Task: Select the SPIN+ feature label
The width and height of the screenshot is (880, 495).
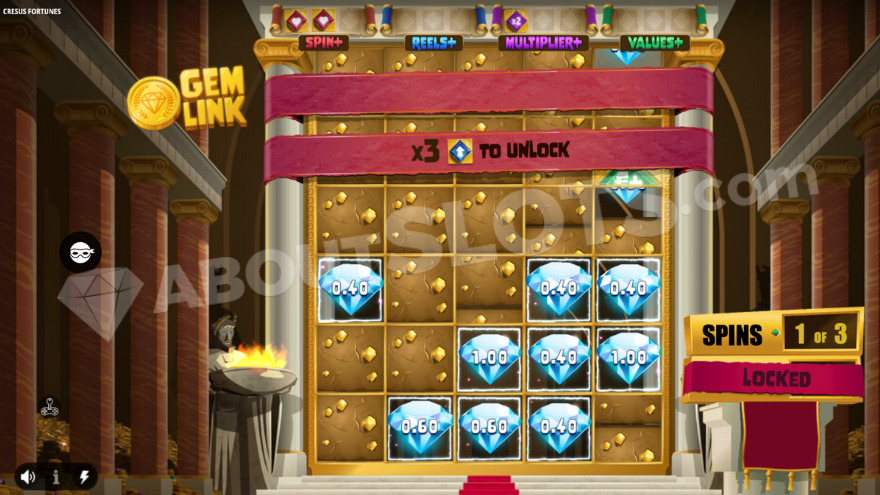Action: coord(323,43)
